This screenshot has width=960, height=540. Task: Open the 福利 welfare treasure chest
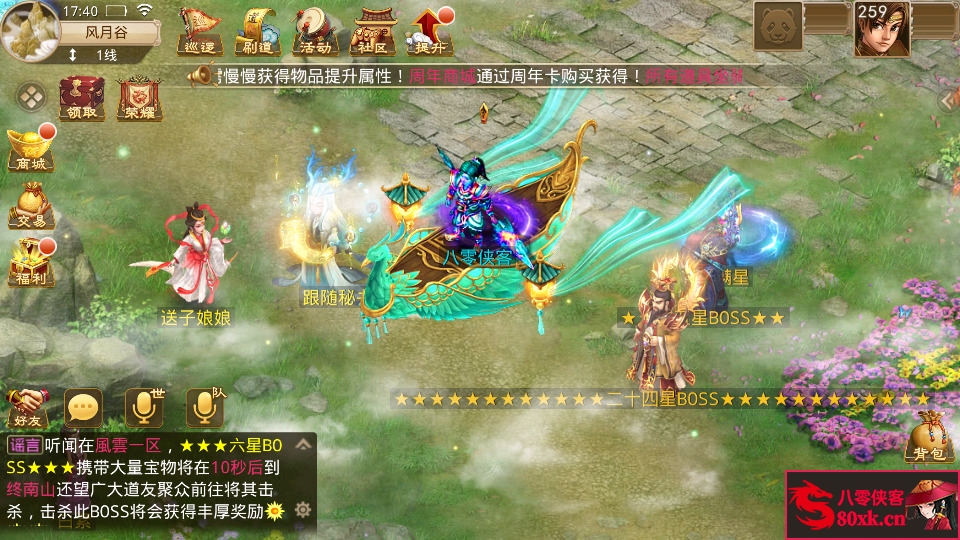coord(29,262)
